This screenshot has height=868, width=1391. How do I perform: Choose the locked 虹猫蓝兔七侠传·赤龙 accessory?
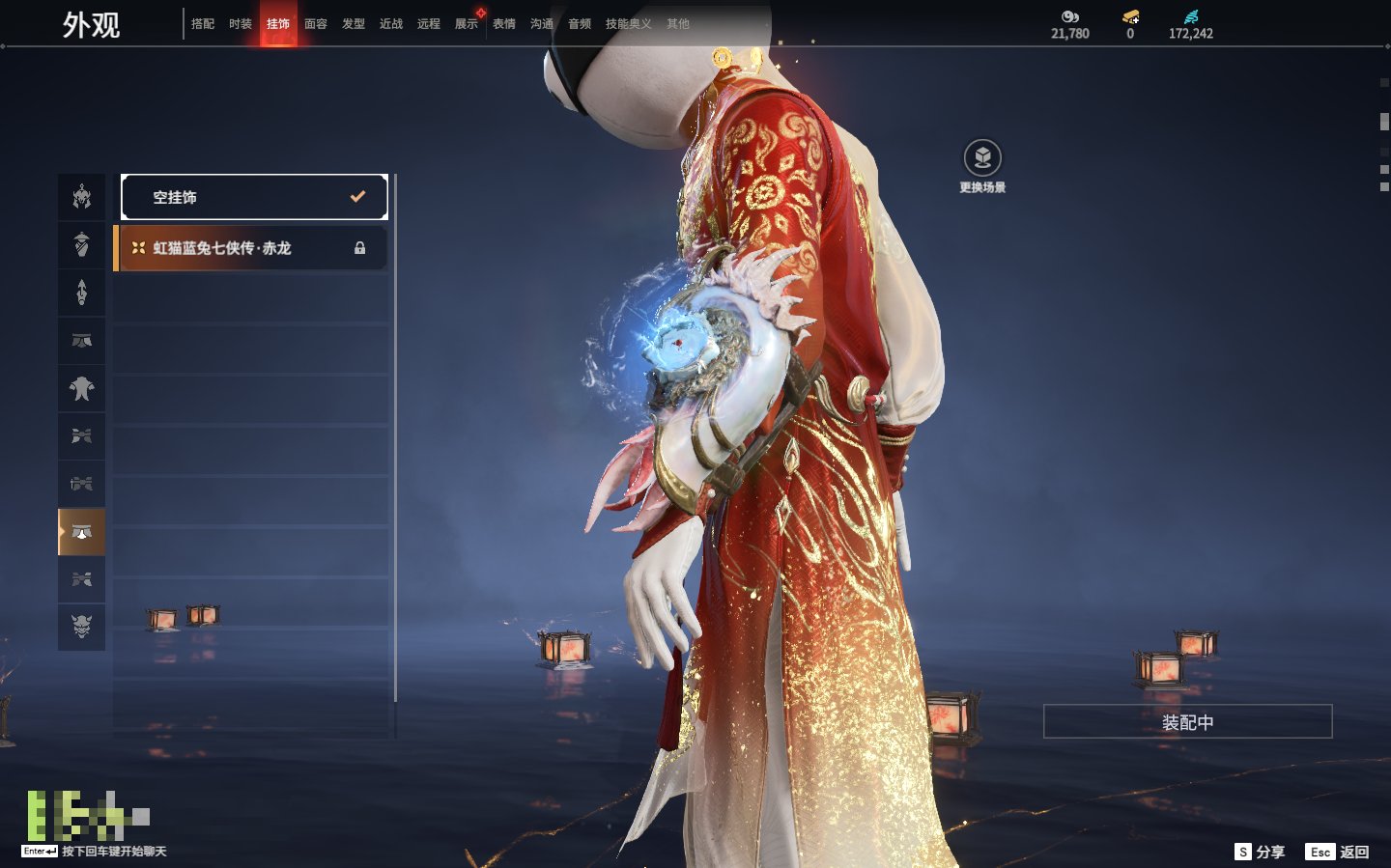point(251,248)
